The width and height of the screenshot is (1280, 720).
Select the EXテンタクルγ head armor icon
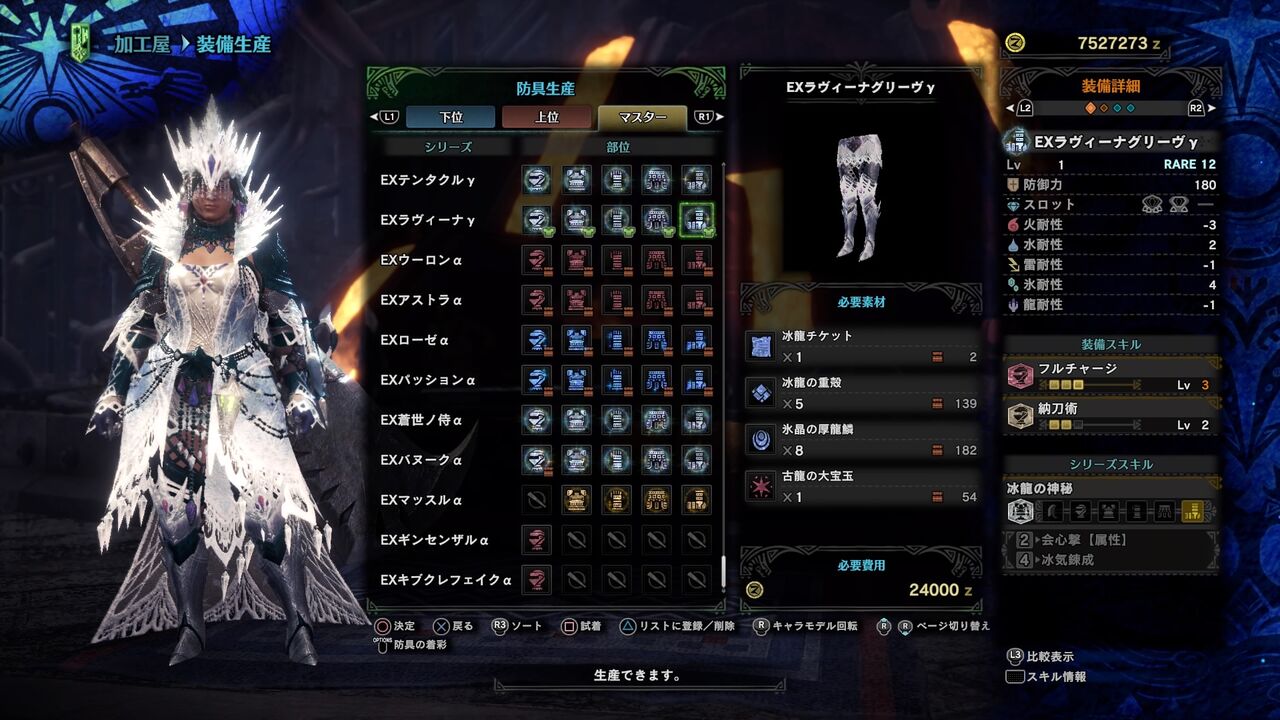point(537,181)
